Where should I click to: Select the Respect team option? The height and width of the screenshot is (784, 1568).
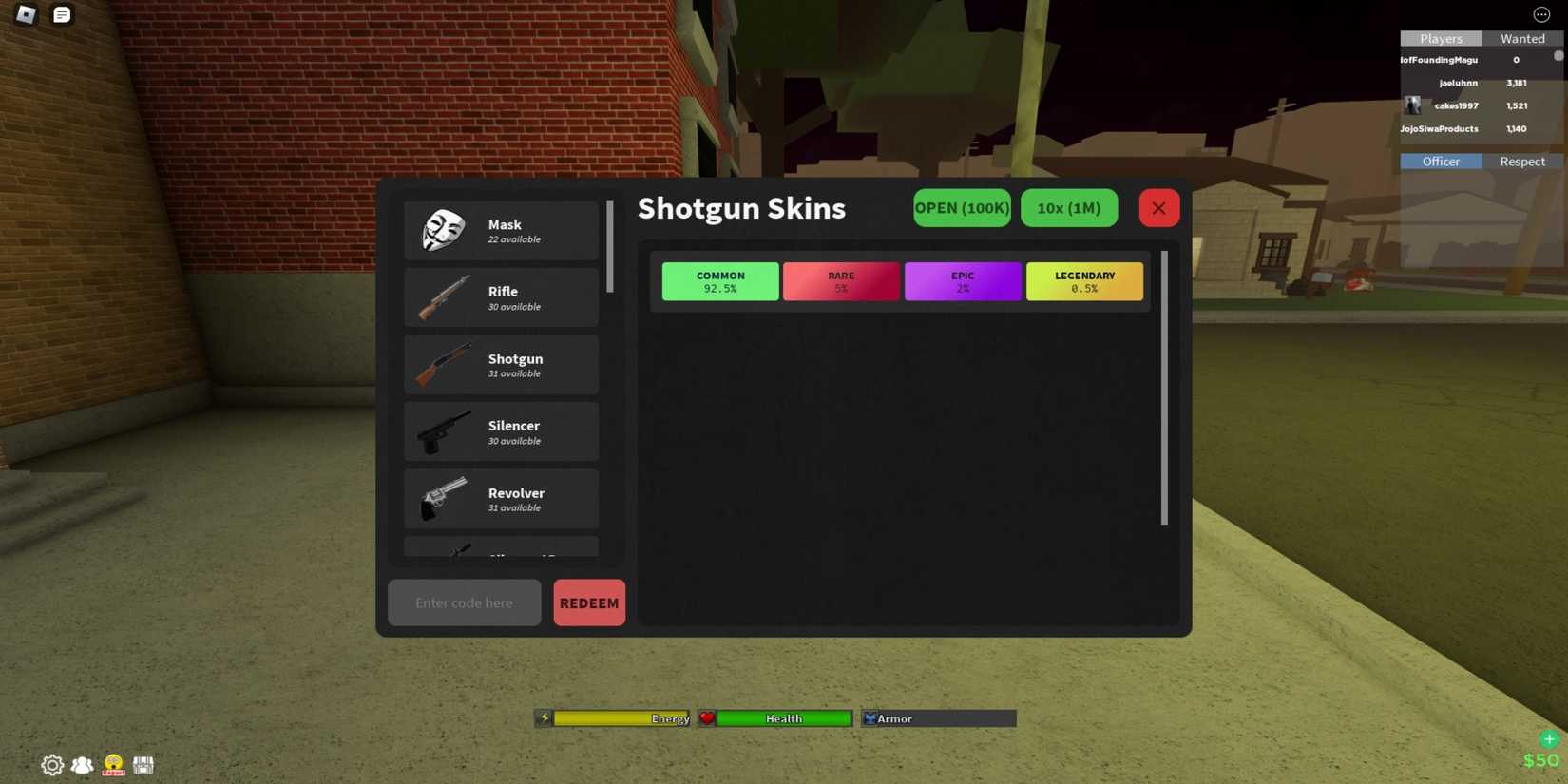coord(1522,161)
